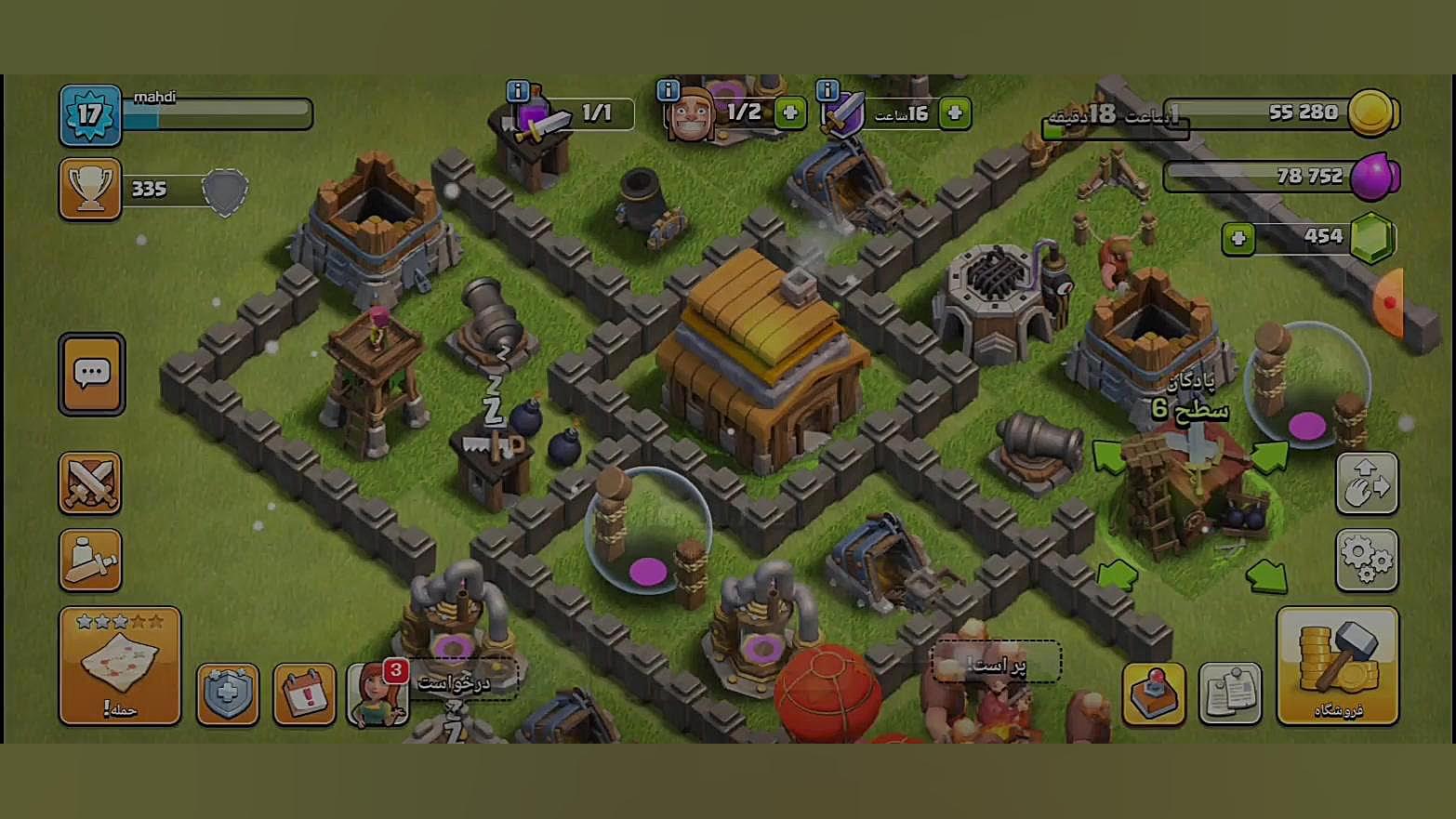Tap the arrows-and-hand button above settings
The width and height of the screenshot is (1456, 819).
[1367, 483]
